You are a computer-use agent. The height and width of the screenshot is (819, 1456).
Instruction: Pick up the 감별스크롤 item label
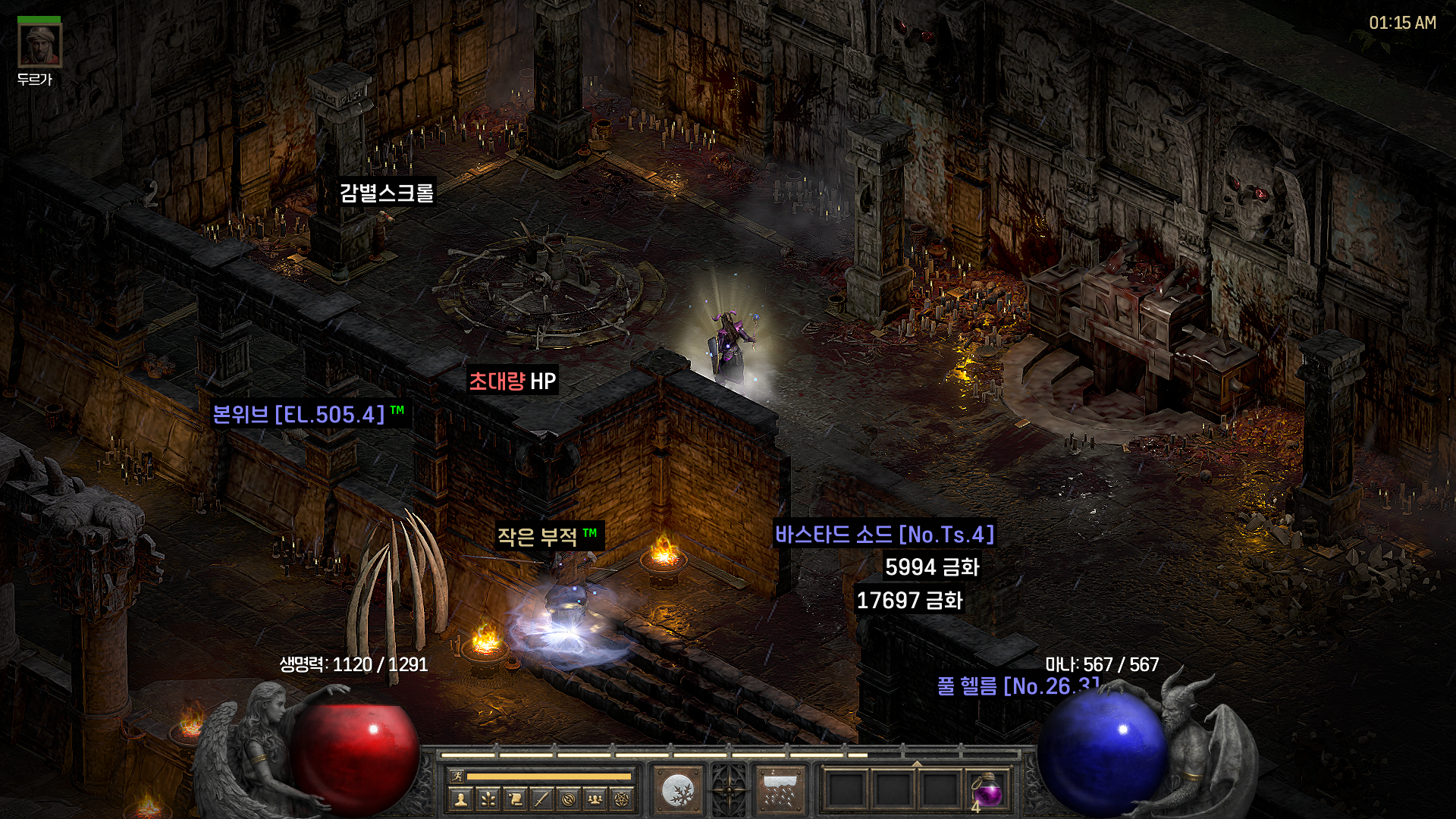click(x=387, y=193)
